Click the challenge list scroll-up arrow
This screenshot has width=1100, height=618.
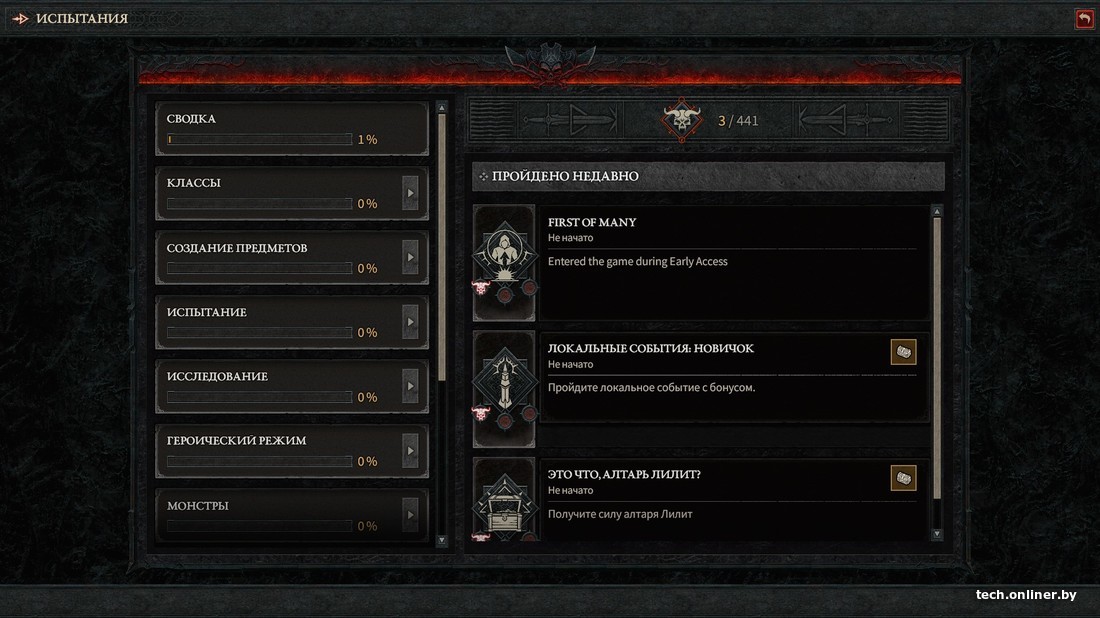pos(937,211)
